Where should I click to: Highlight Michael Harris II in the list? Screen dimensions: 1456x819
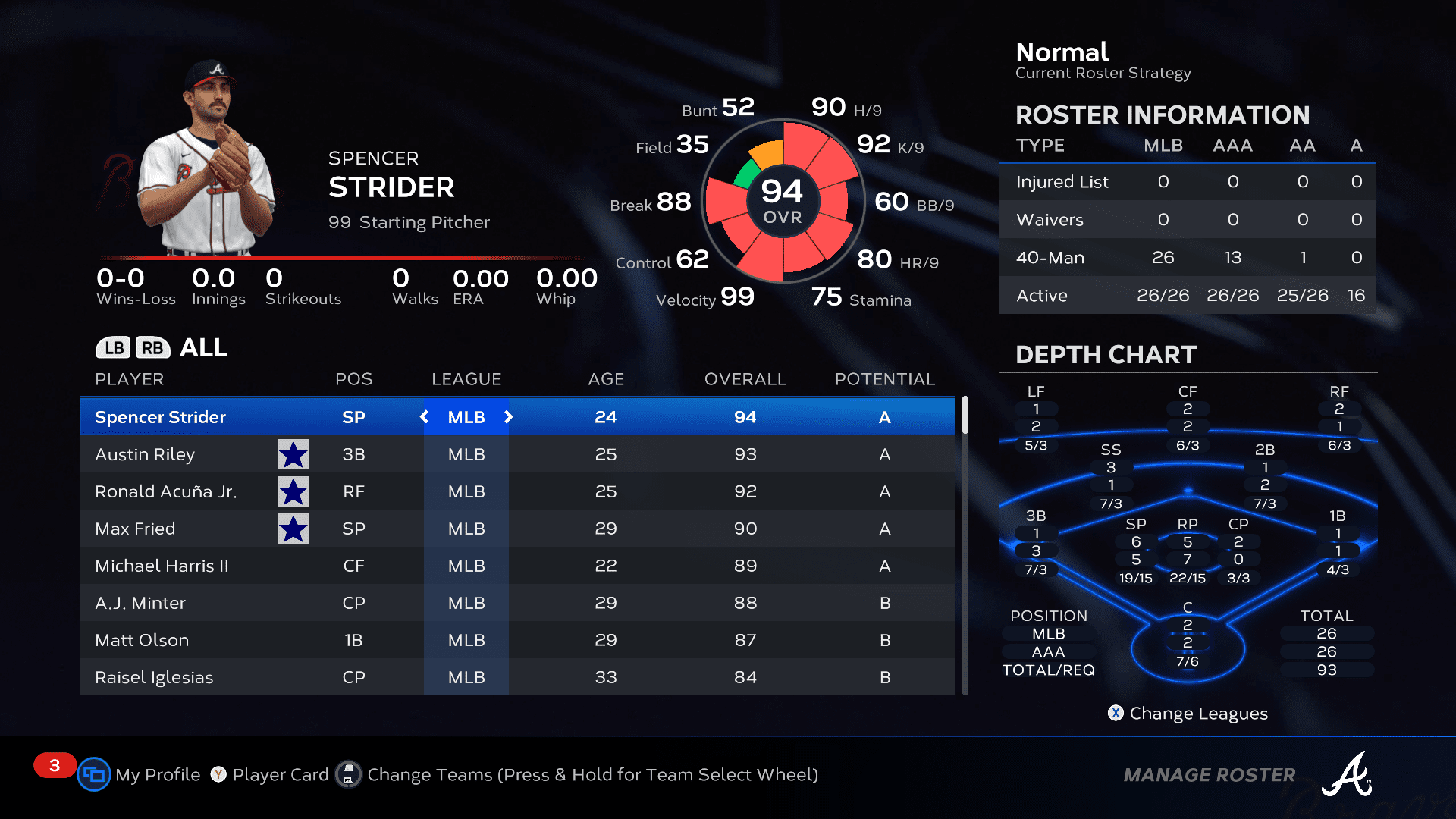[162, 566]
